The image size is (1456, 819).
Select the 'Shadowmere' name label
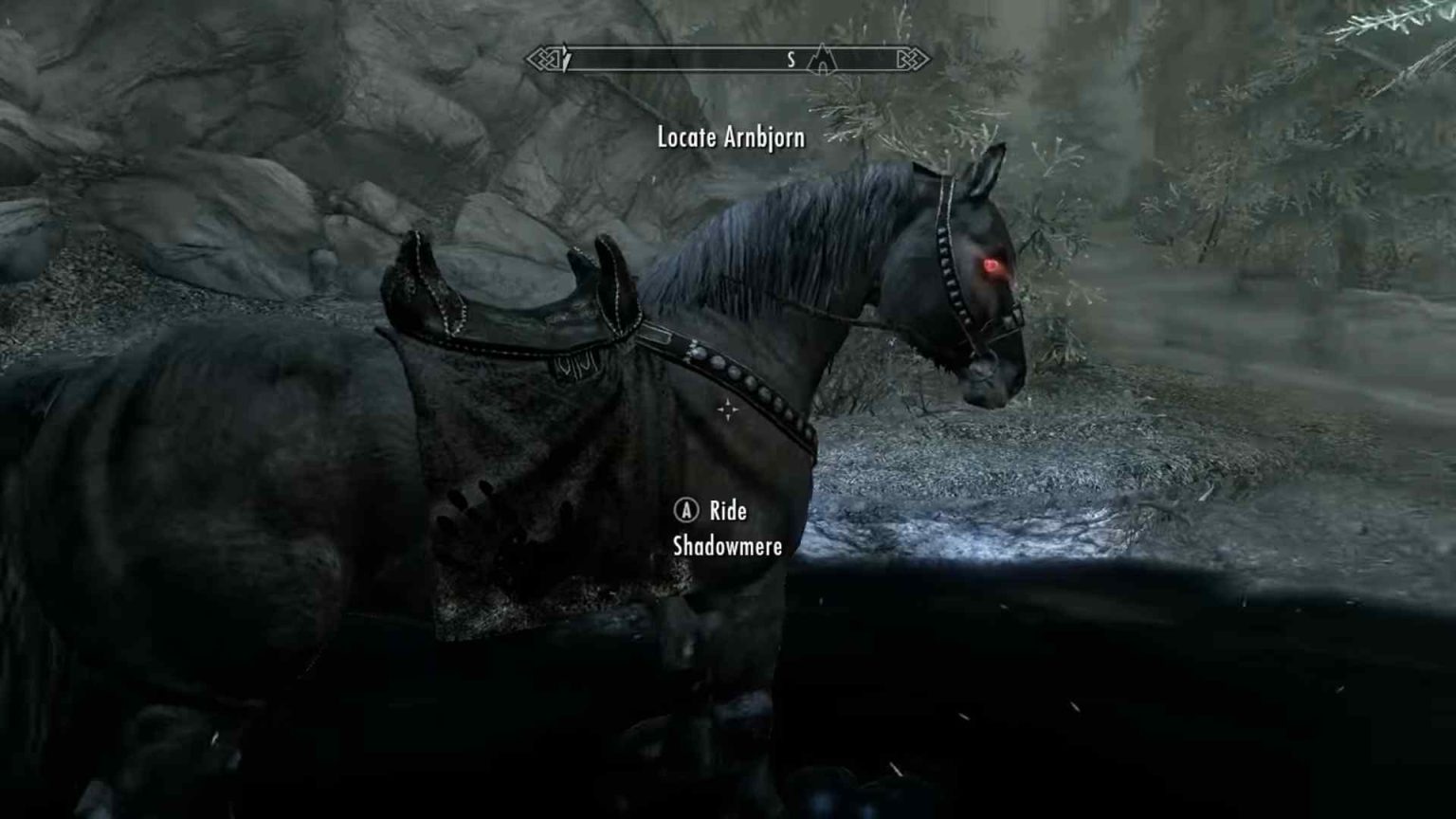(725, 547)
